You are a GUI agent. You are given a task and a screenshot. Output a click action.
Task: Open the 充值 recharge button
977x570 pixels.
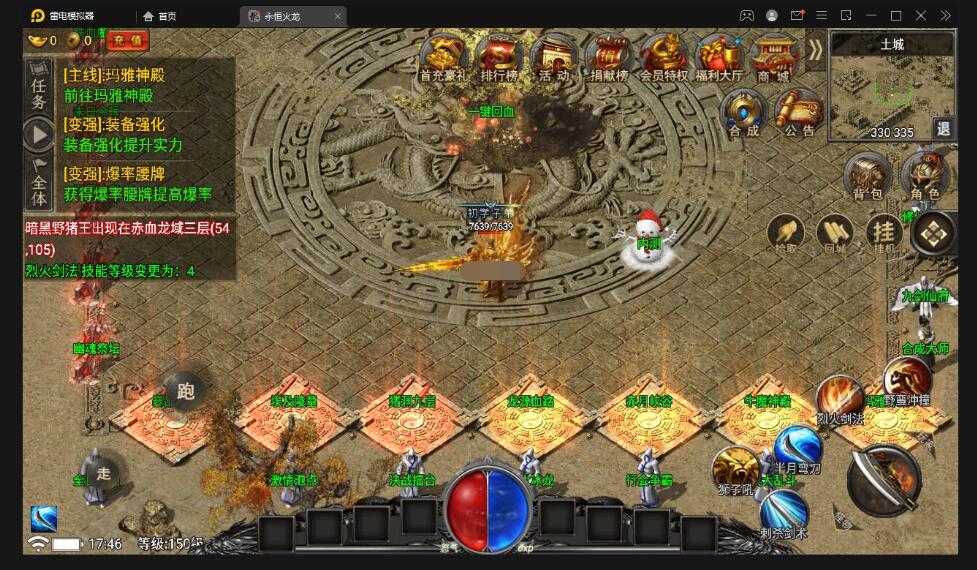pyautogui.click(x=127, y=40)
